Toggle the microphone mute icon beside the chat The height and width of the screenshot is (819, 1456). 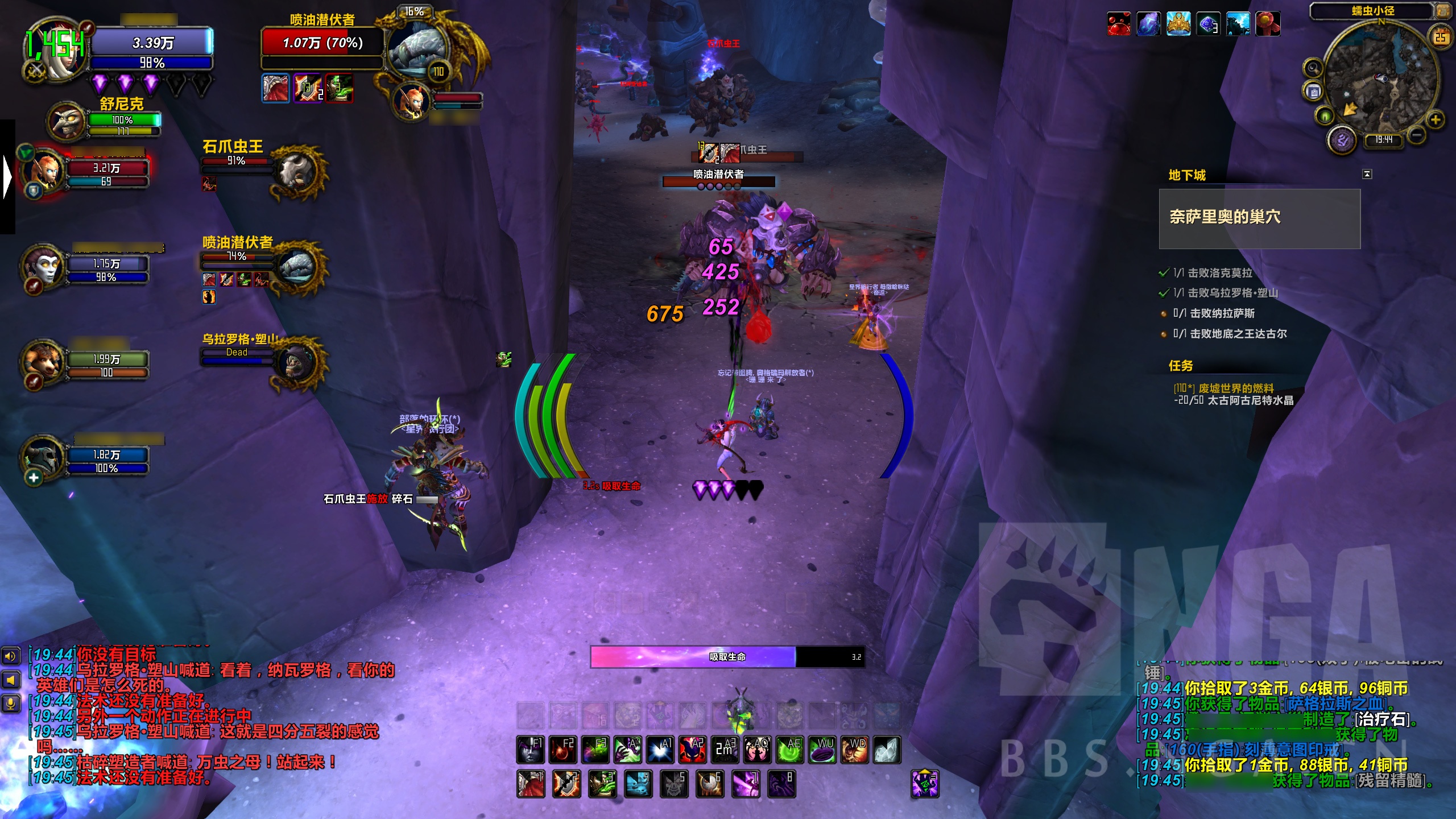[10, 704]
